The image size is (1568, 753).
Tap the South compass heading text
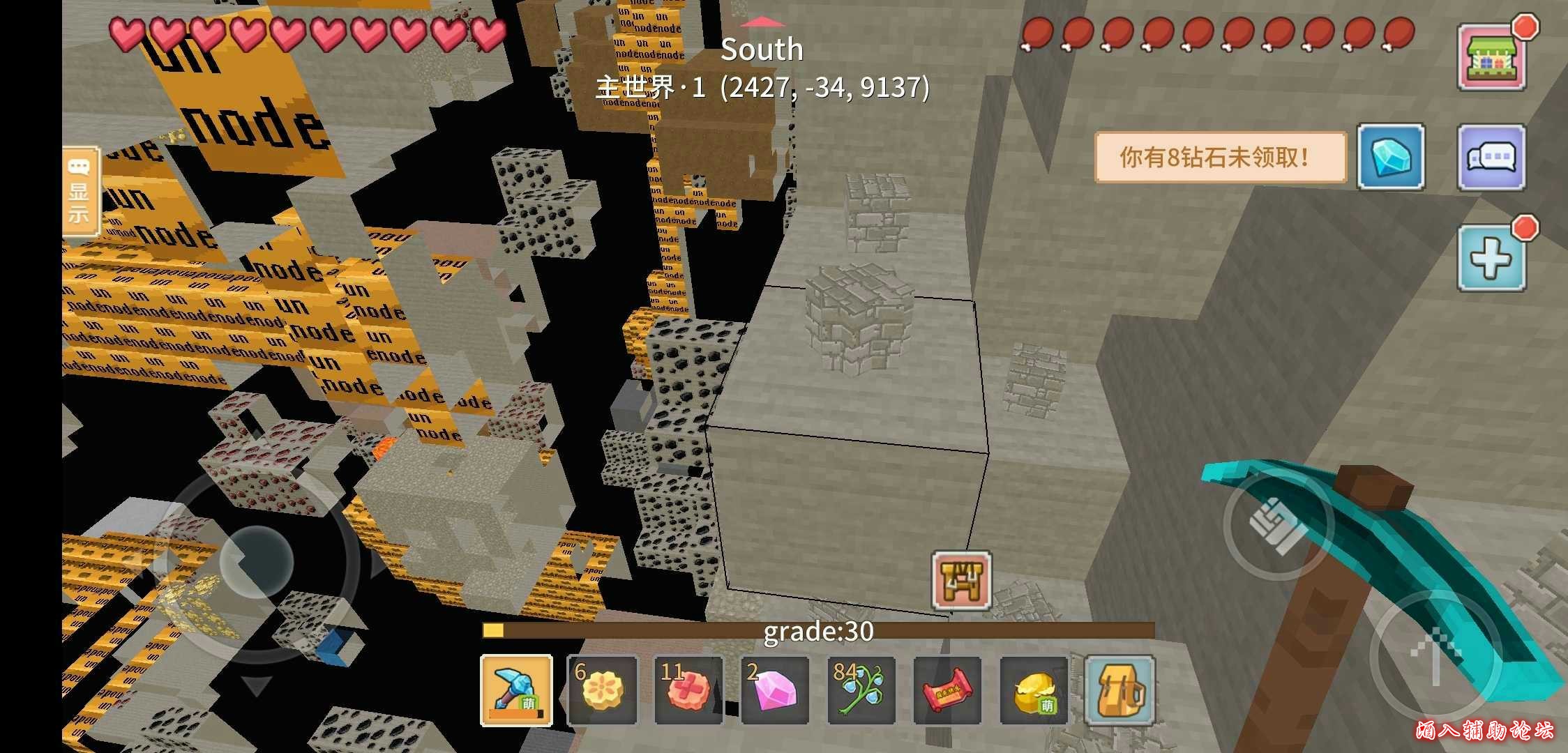[762, 49]
